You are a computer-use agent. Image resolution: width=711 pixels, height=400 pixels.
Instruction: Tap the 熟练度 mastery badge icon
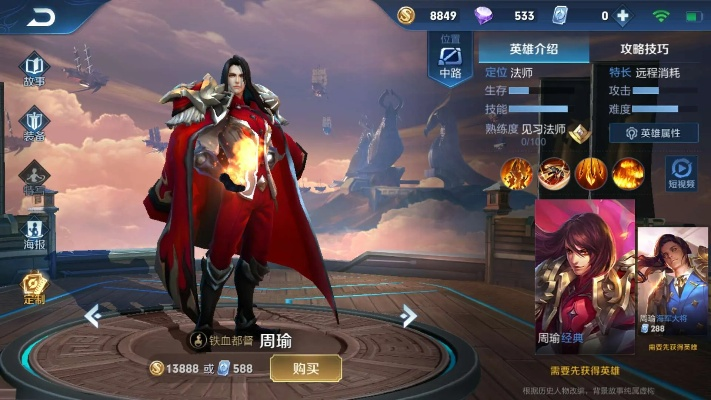tap(578, 131)
